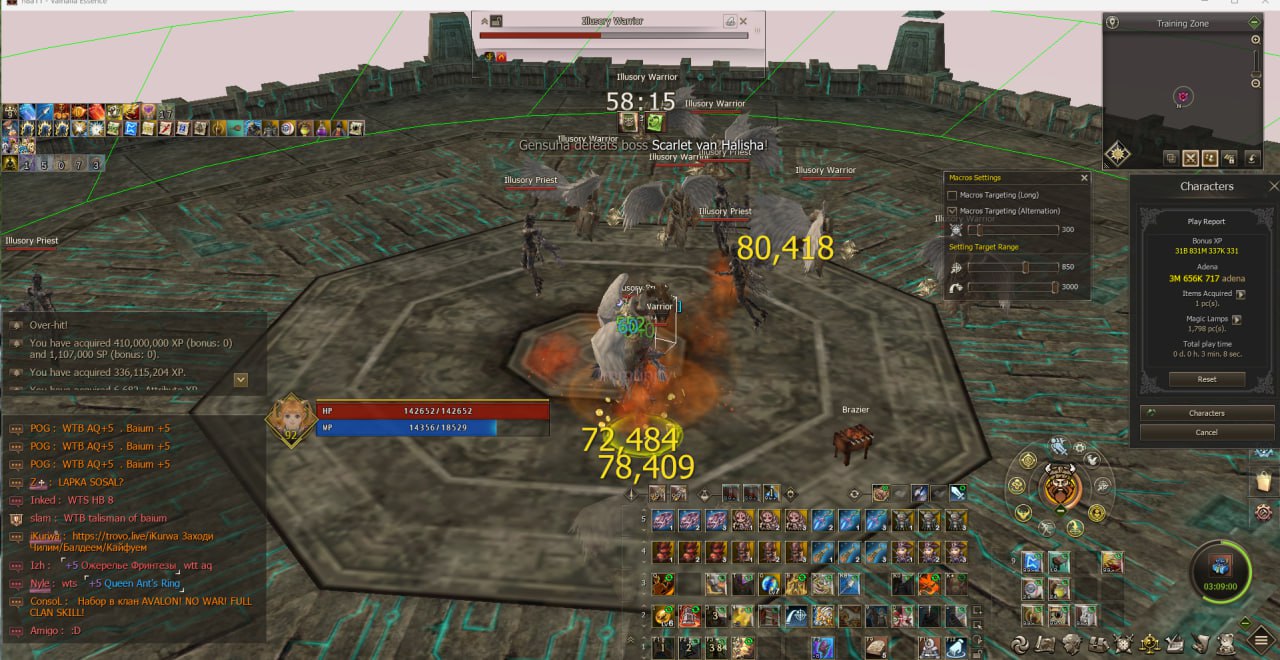Open the Characters button below Play Report
This screenshot has width=1280, height=660.
[1207, 413]
